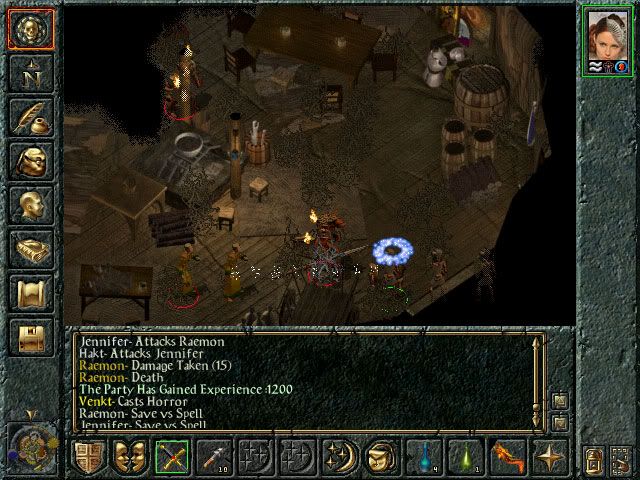The width and height of the screenshot is (640, 480).
Task: Choose the twin-masks talk action
Action: tap(130, 457)
